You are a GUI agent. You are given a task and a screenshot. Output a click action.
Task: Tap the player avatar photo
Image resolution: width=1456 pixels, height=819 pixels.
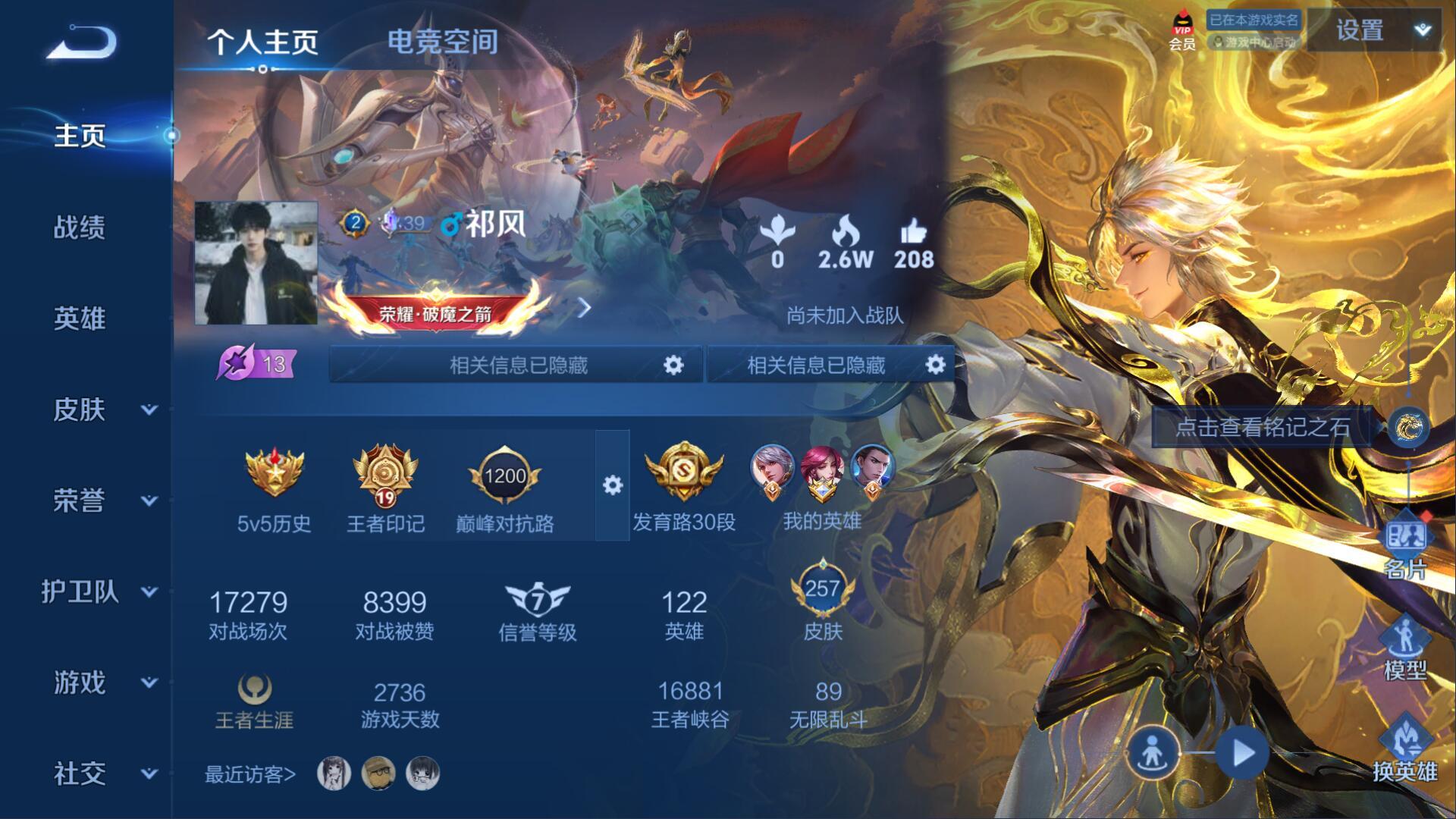tap(256, 263)
